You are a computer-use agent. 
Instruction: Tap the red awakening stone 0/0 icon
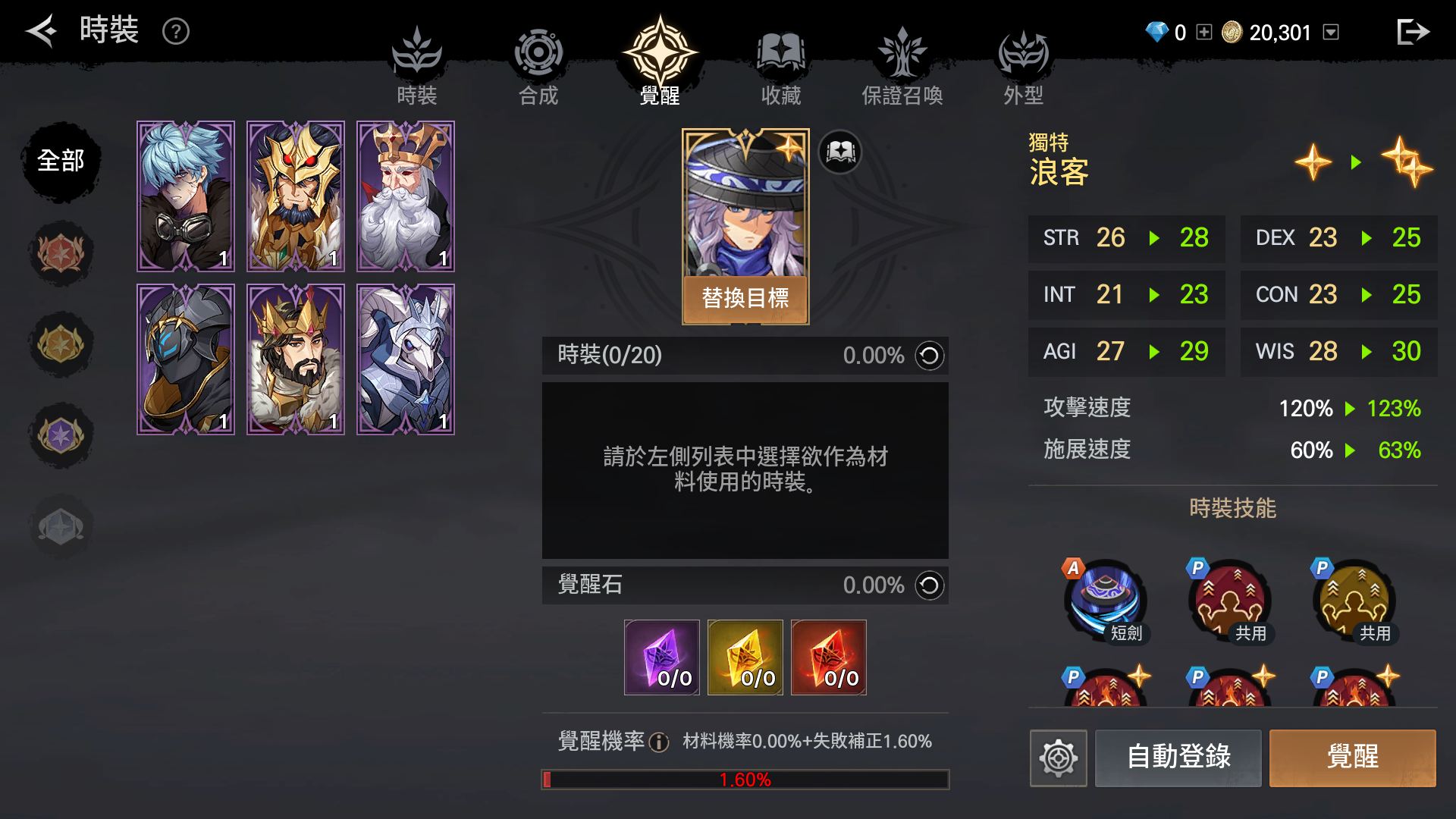[828, 657]
